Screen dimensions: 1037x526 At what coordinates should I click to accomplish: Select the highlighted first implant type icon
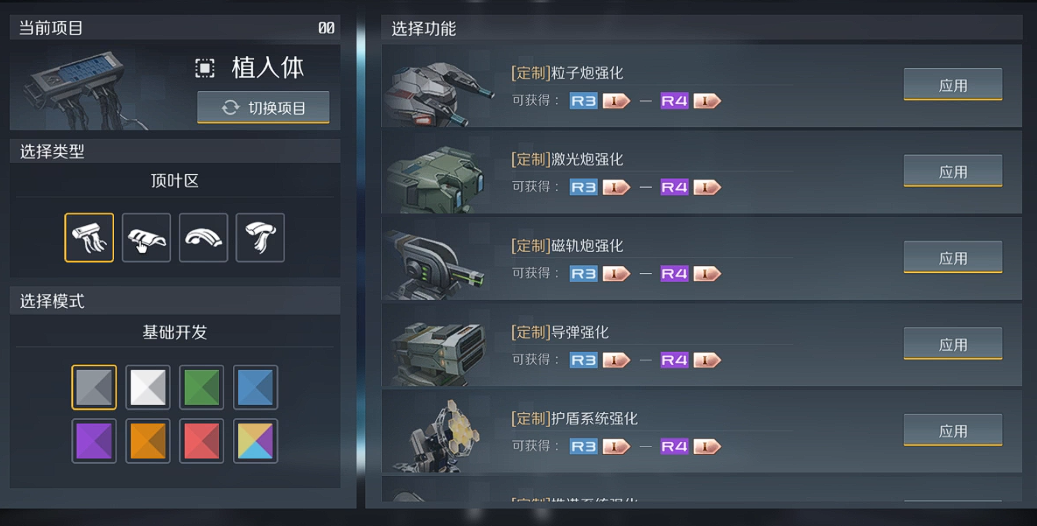coord(89,238)
